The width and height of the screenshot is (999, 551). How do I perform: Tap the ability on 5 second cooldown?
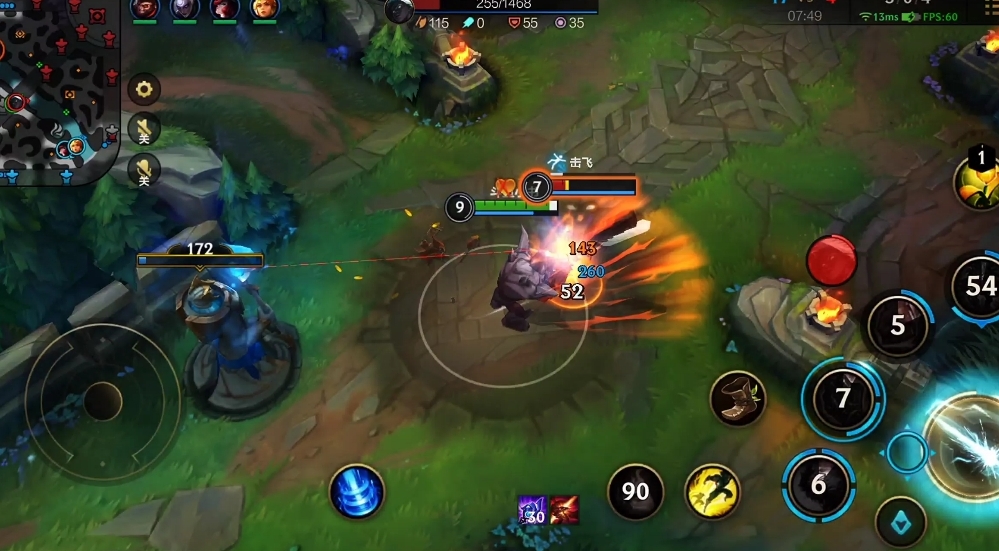(x=897, y=324)
